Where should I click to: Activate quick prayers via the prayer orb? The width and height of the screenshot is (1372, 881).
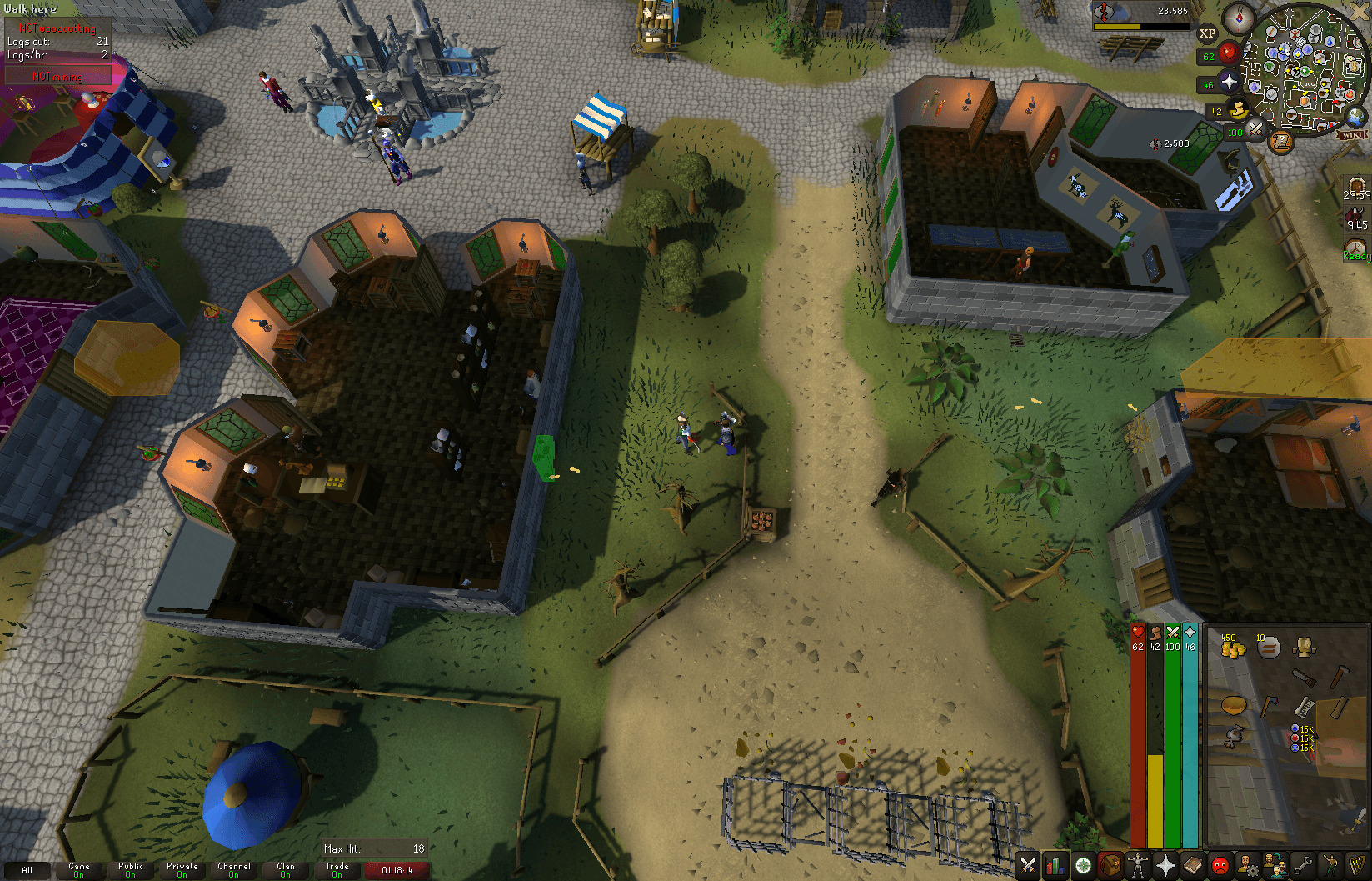pos(1229,80)
